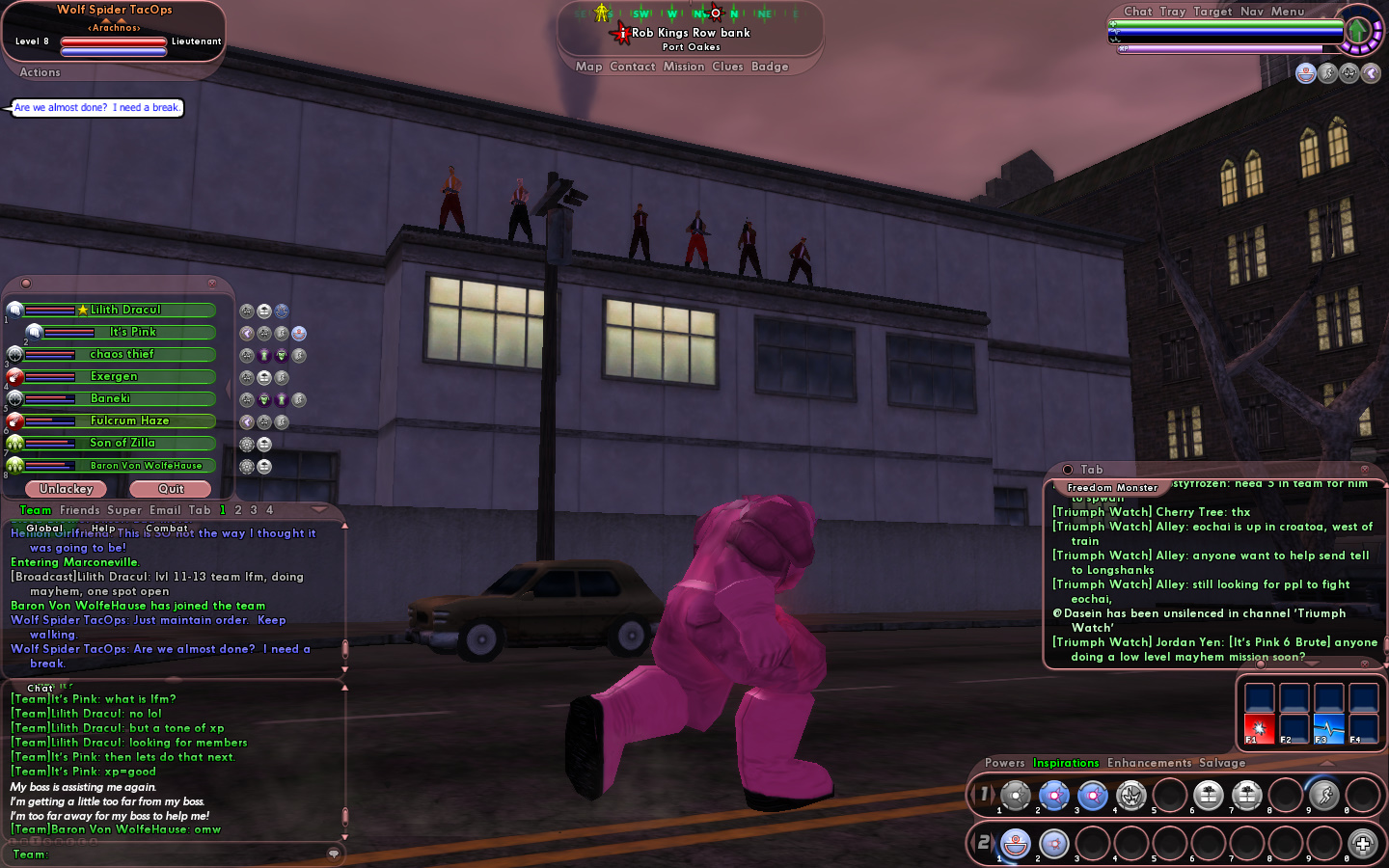
Task: Select team member Son of Zilla
Action: coord(122,443)
